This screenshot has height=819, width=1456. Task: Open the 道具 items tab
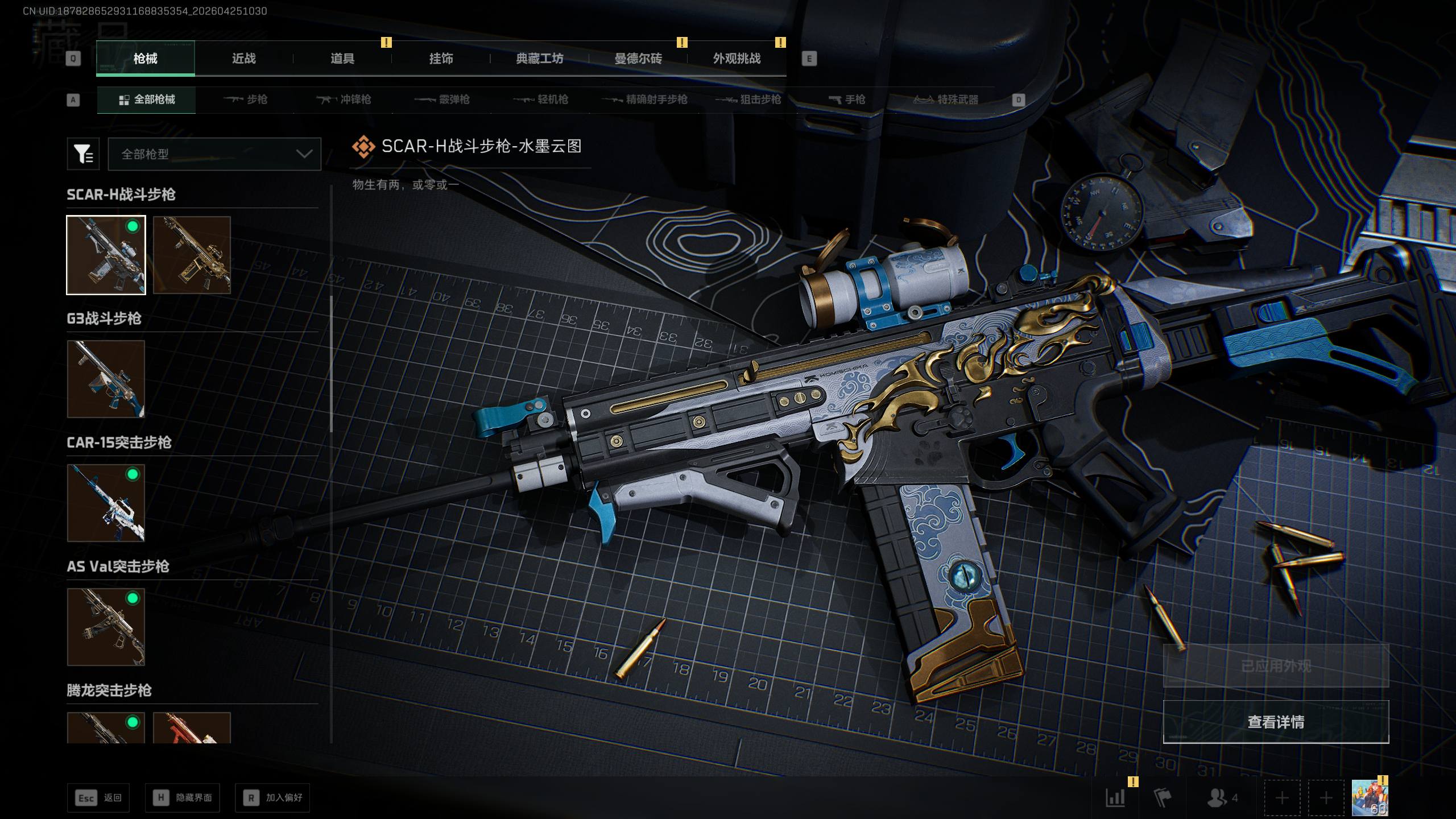point(342,59)
